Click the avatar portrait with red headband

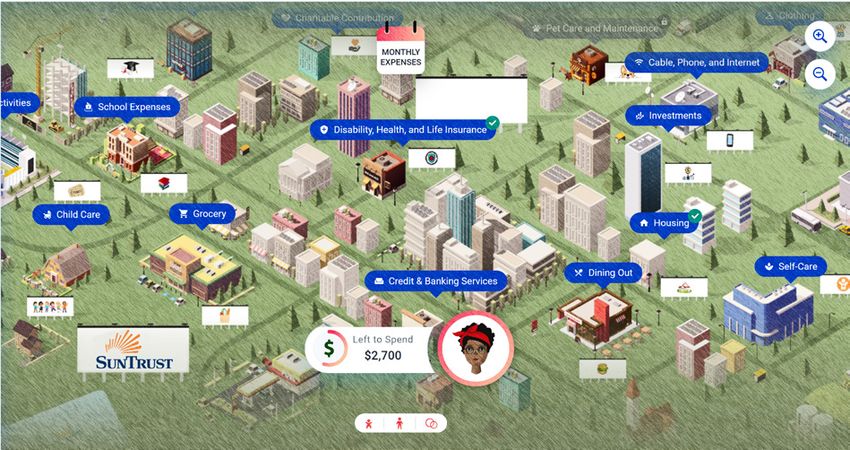(476, 348)
